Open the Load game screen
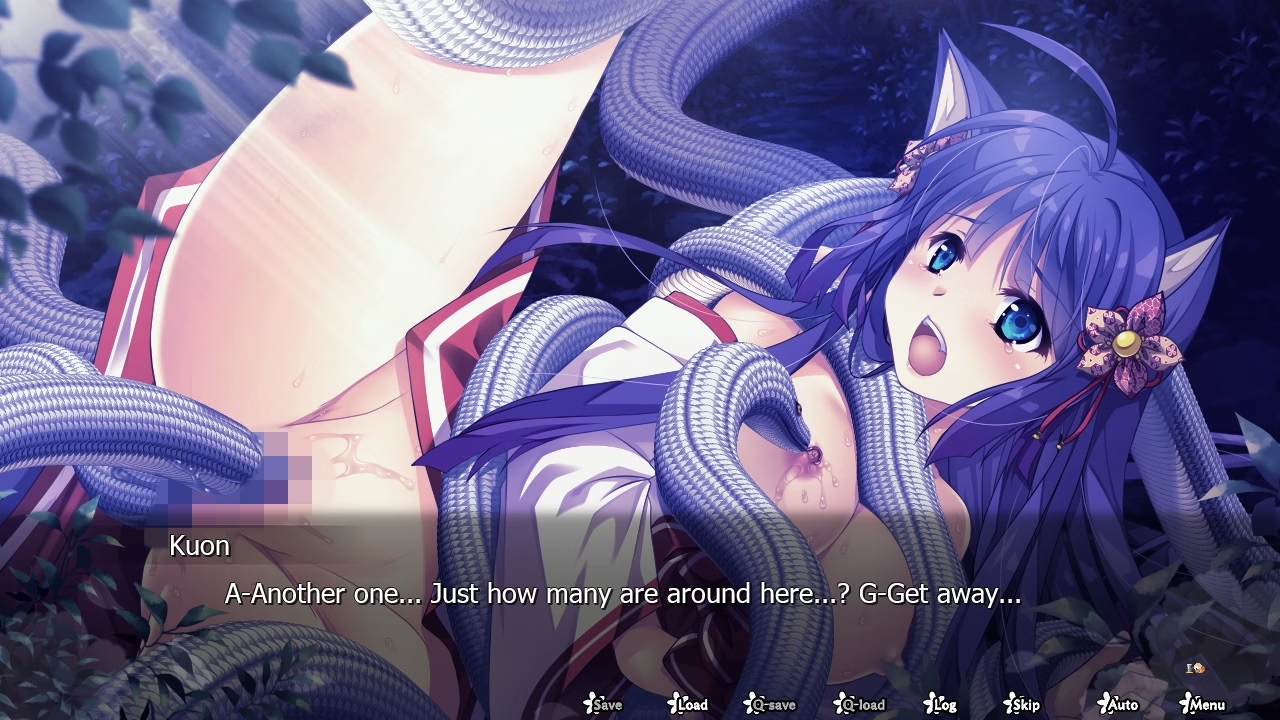1280x720 pixels. click(688, 704)
